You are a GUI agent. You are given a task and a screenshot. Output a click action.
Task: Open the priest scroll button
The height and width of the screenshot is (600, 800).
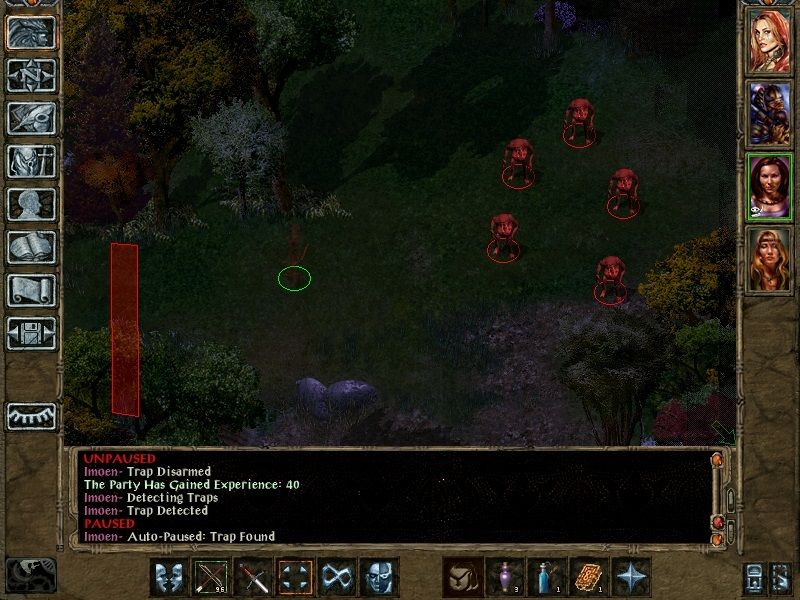pos(31,291)
